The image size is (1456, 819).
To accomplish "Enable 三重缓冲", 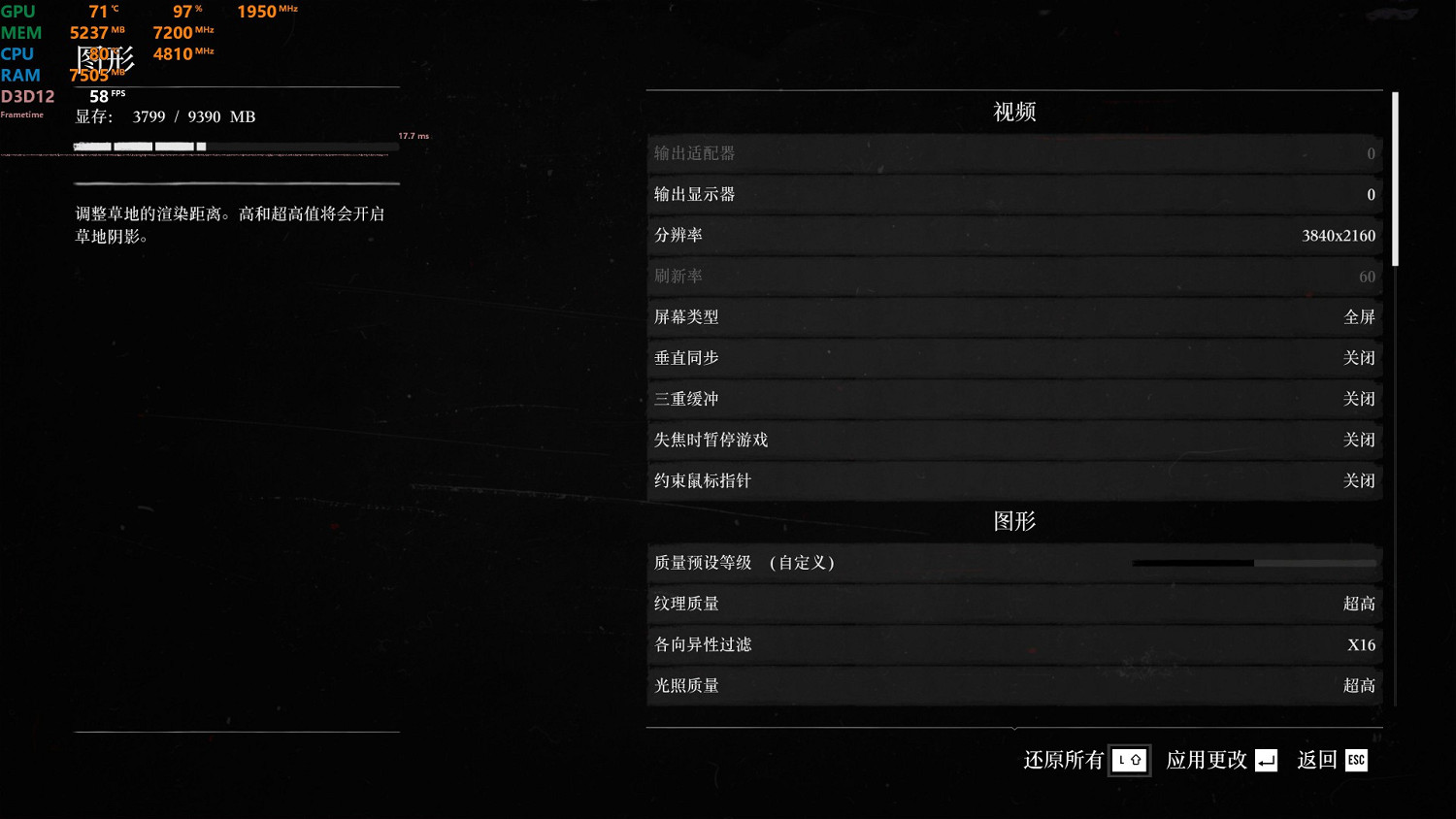I will click(1014, 399).
